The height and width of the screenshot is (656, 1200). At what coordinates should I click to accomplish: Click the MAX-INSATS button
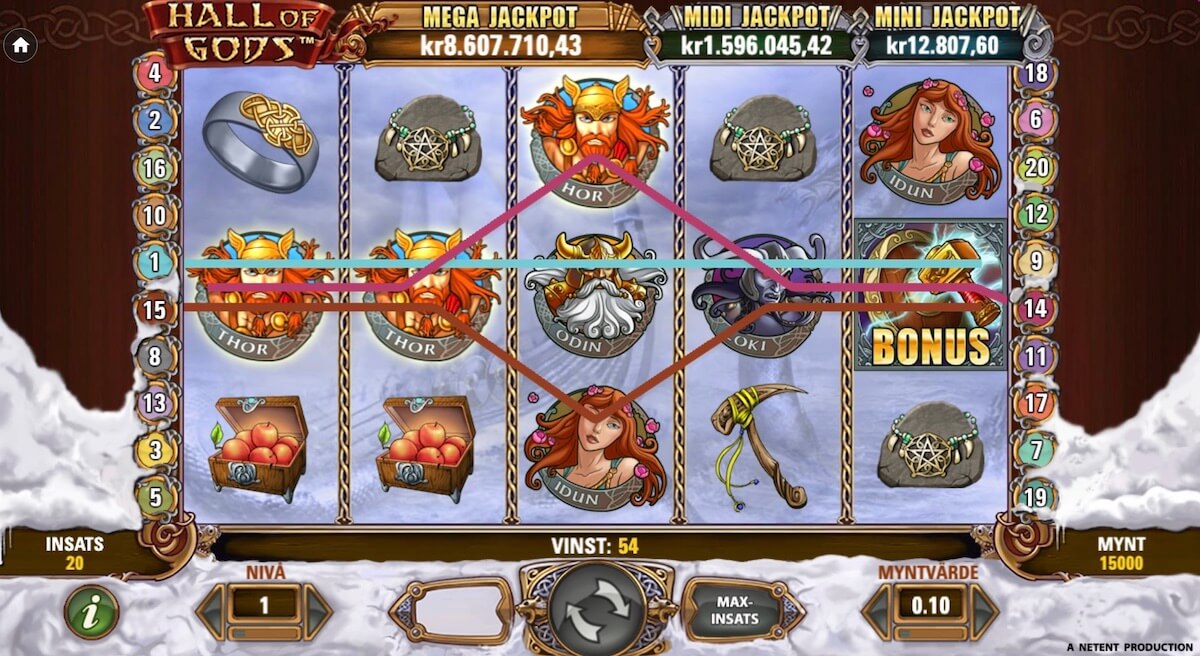(742, 609)
